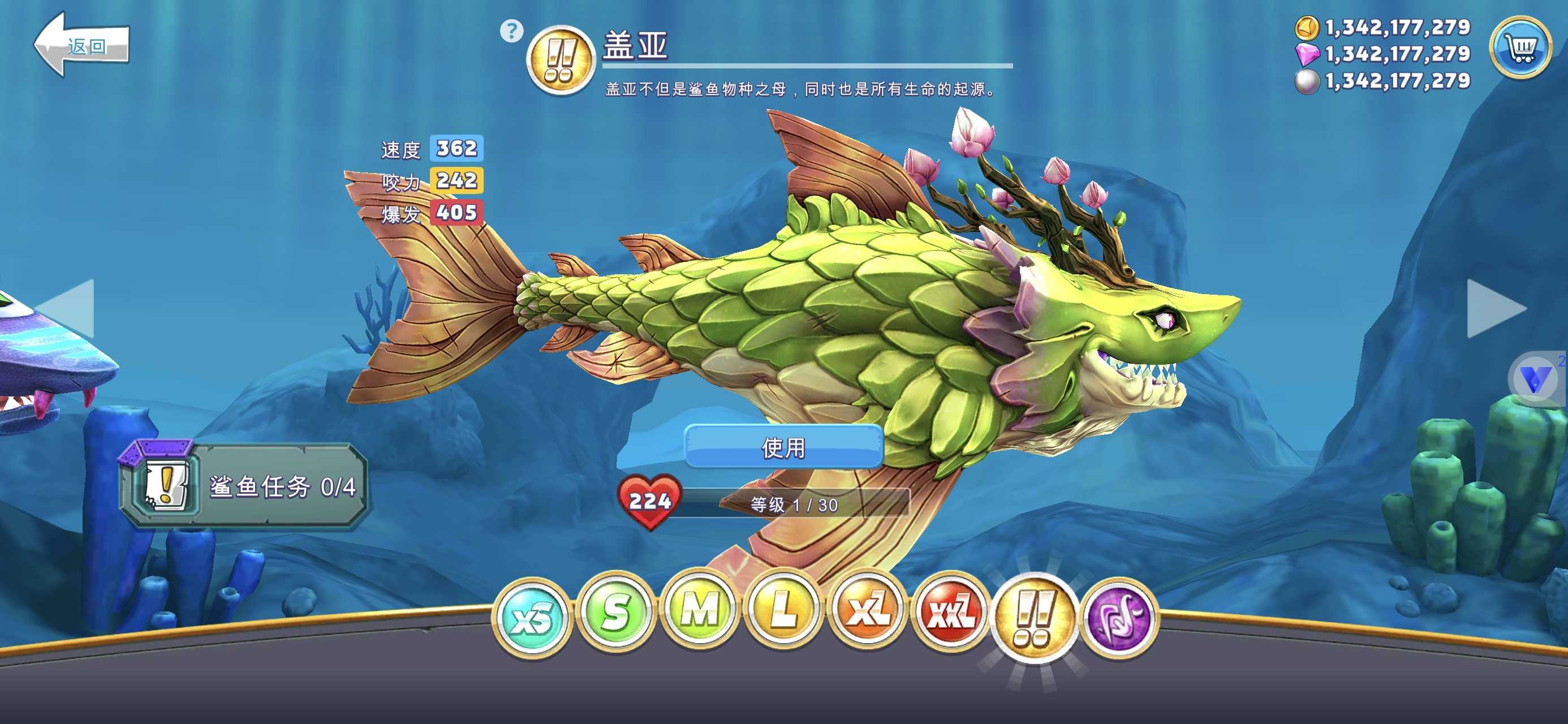This screenshot has height=724, width=1568.
Task: Select the XS shark size tab
Action: tap(532, 617)
